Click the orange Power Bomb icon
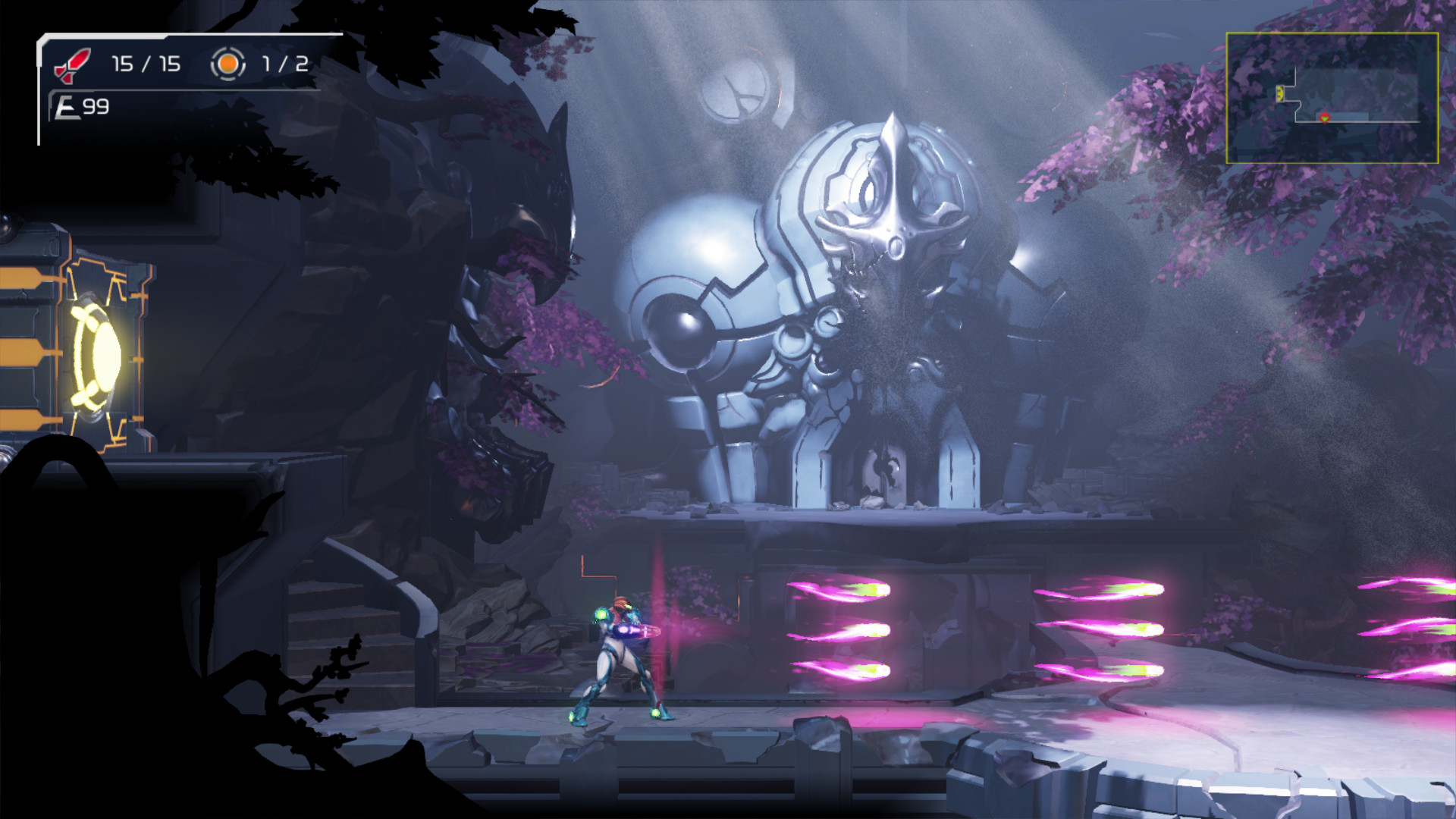 tap(227, 64)
